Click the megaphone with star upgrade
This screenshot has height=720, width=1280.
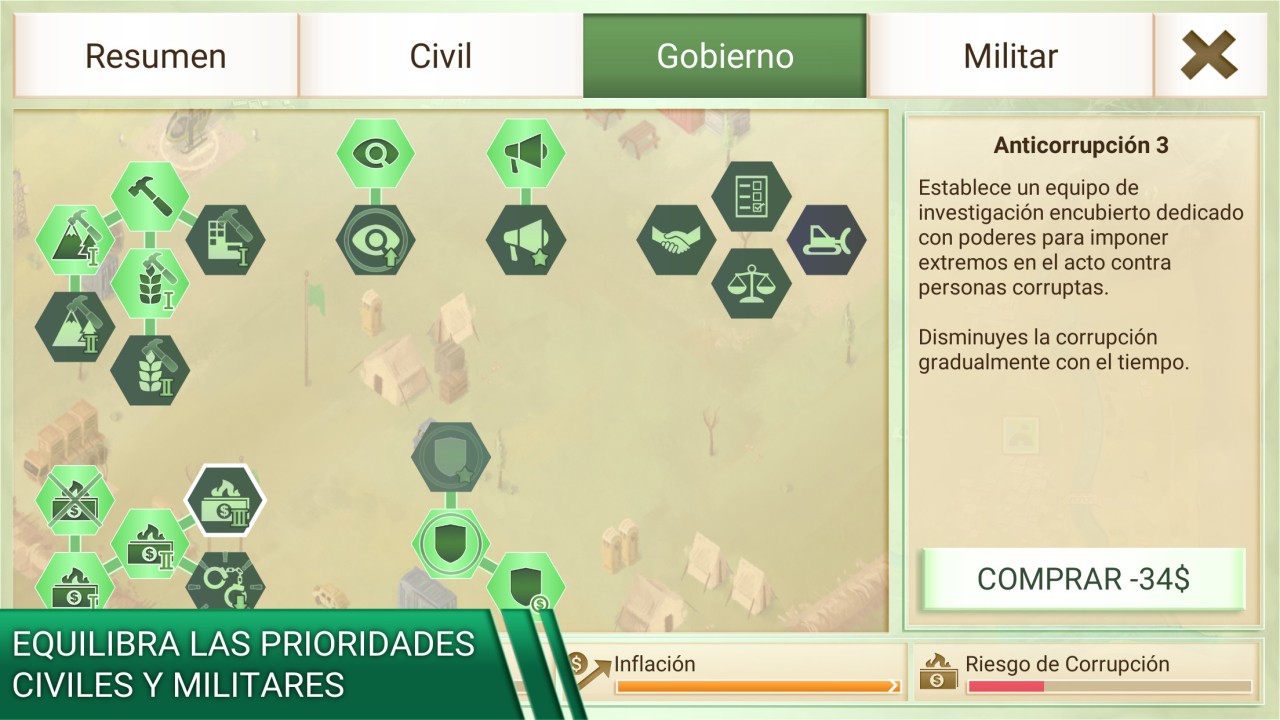point(526,240)
